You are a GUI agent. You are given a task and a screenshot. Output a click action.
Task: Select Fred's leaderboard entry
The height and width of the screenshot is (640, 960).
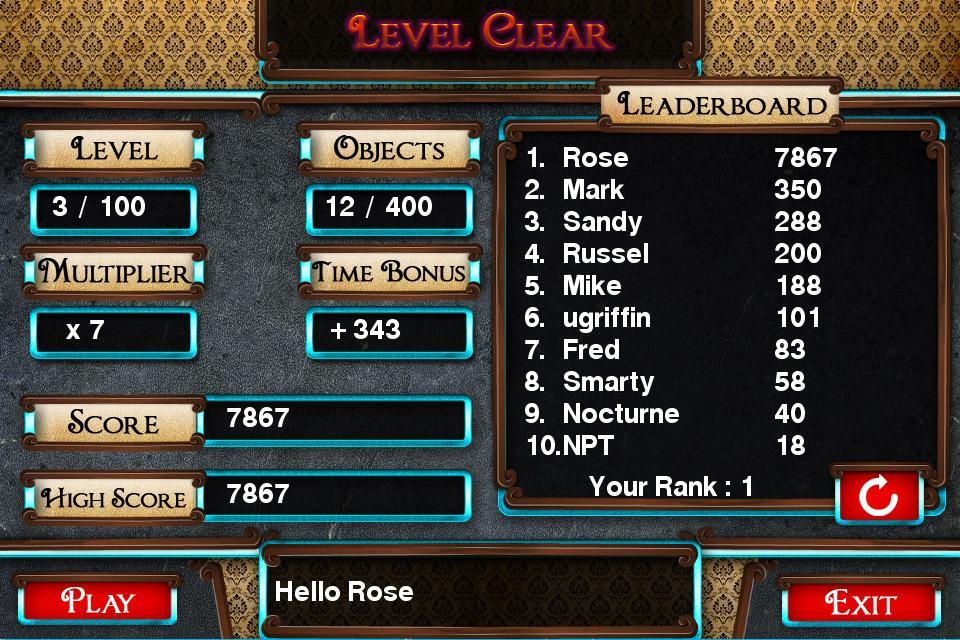click(x=680, y=350)
